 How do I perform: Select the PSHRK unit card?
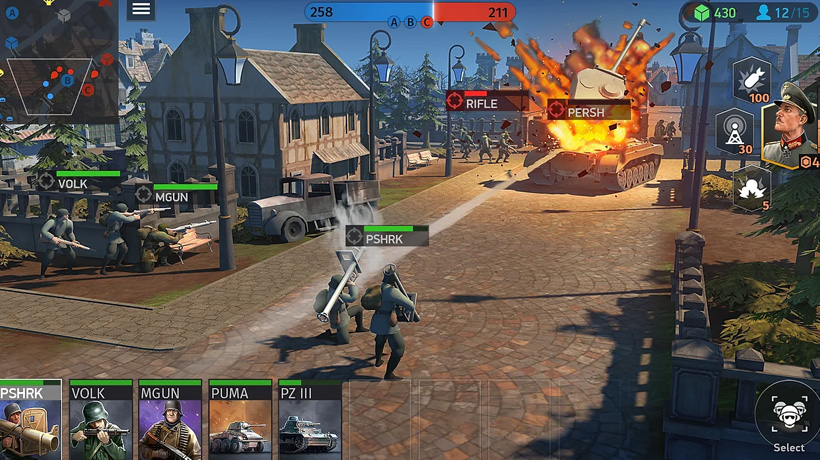(30, 420)
